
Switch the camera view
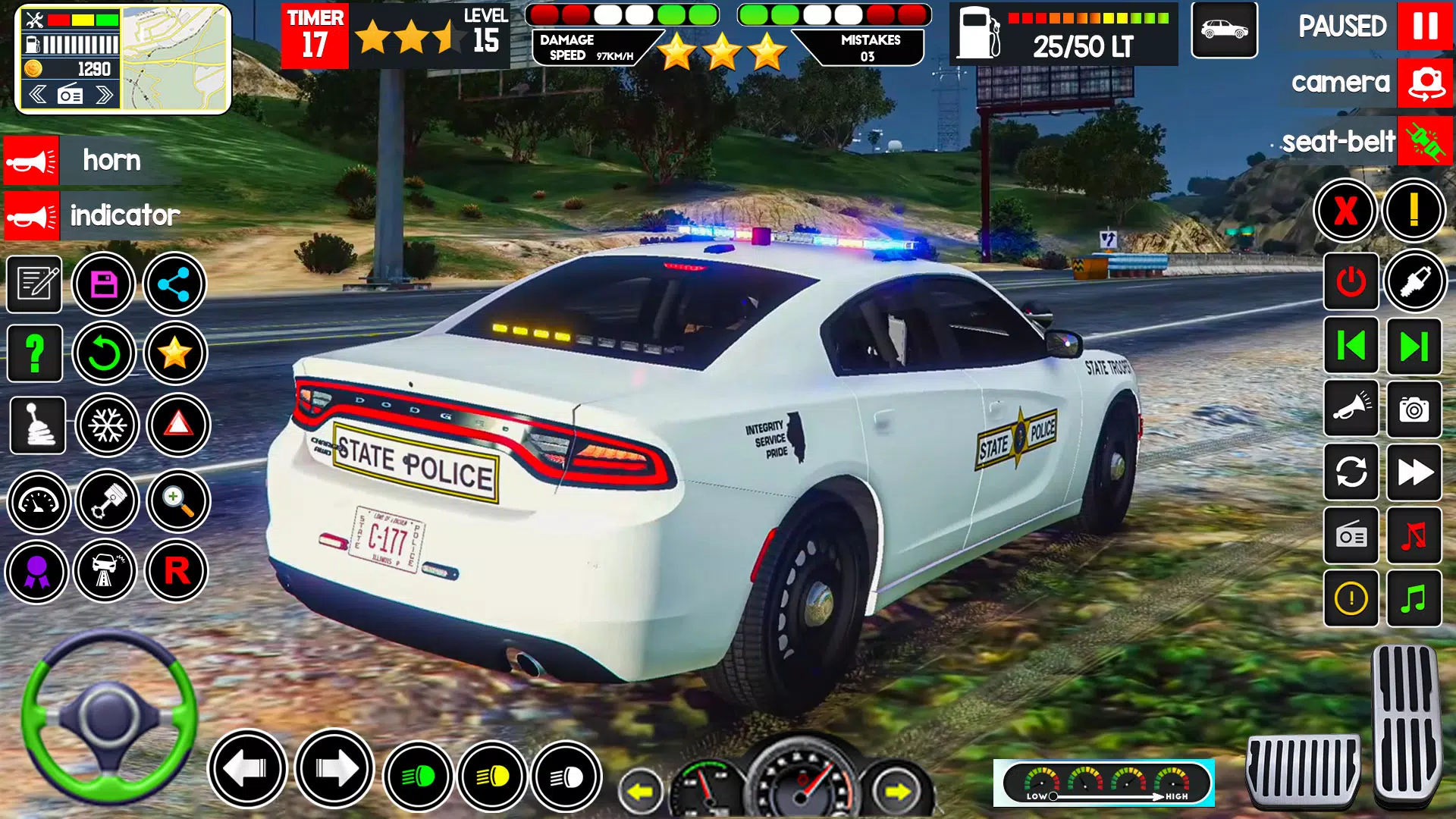coord(1425,83)
